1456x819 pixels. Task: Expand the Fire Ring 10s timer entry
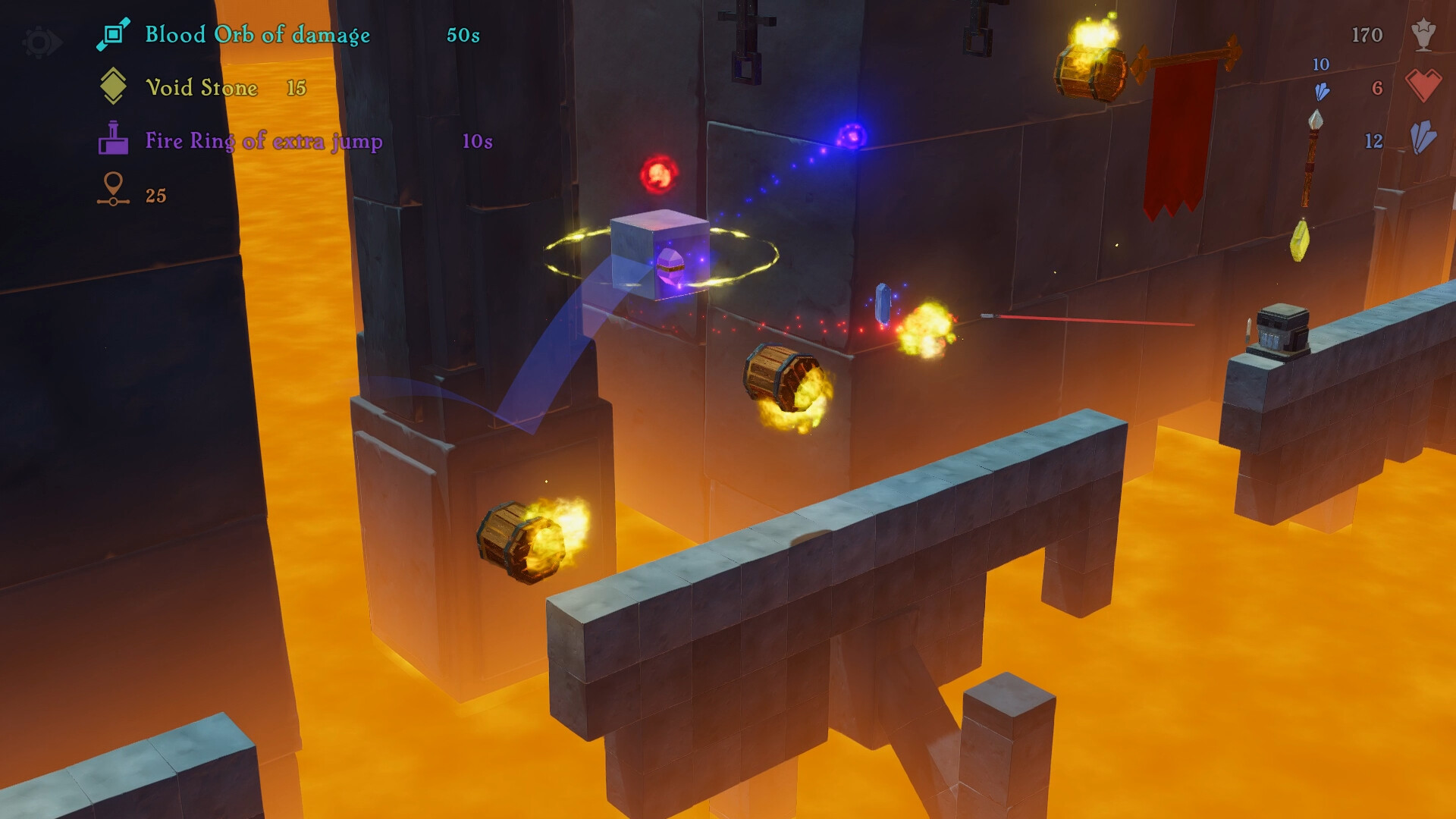tap(477, 140)
